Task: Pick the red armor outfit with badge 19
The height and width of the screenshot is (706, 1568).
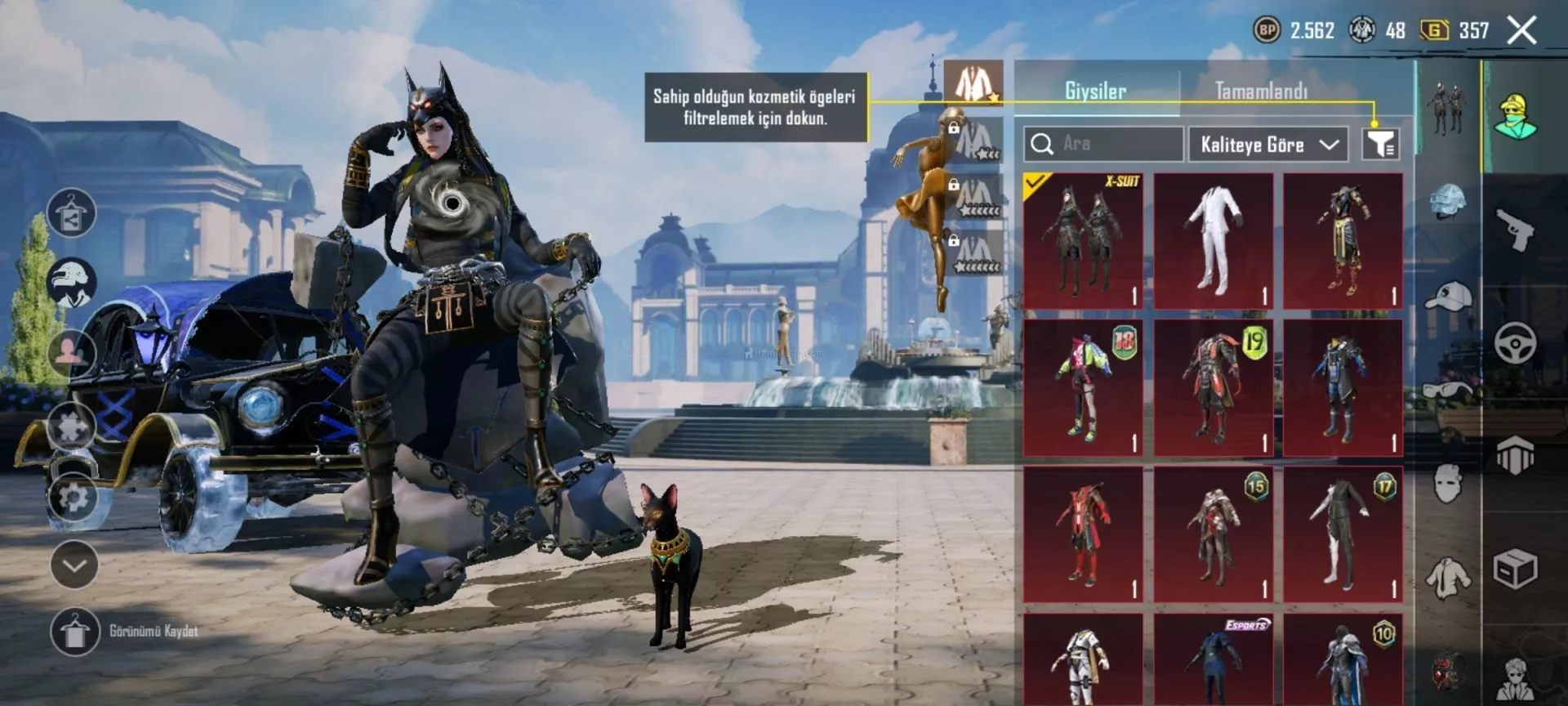Action: [1214, 388]
